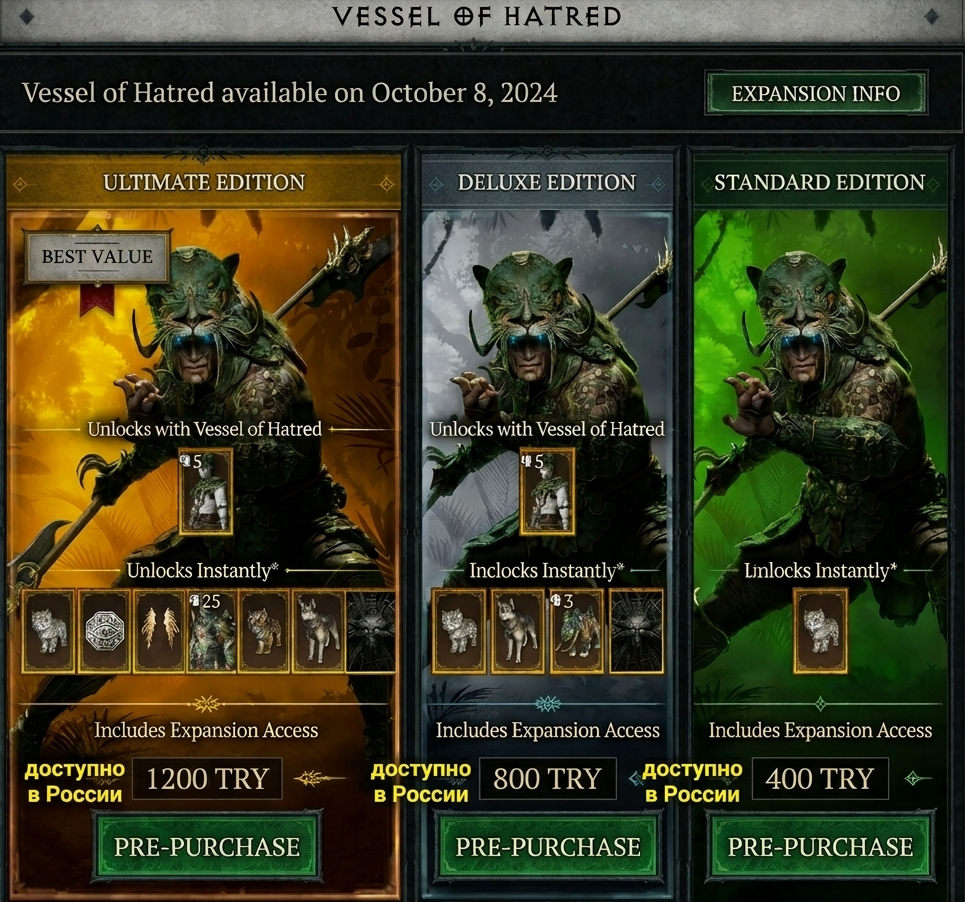Inspect the Standard Edition snow leopard pet
Screen dimensions: 965x902
(x=820, y=630)
